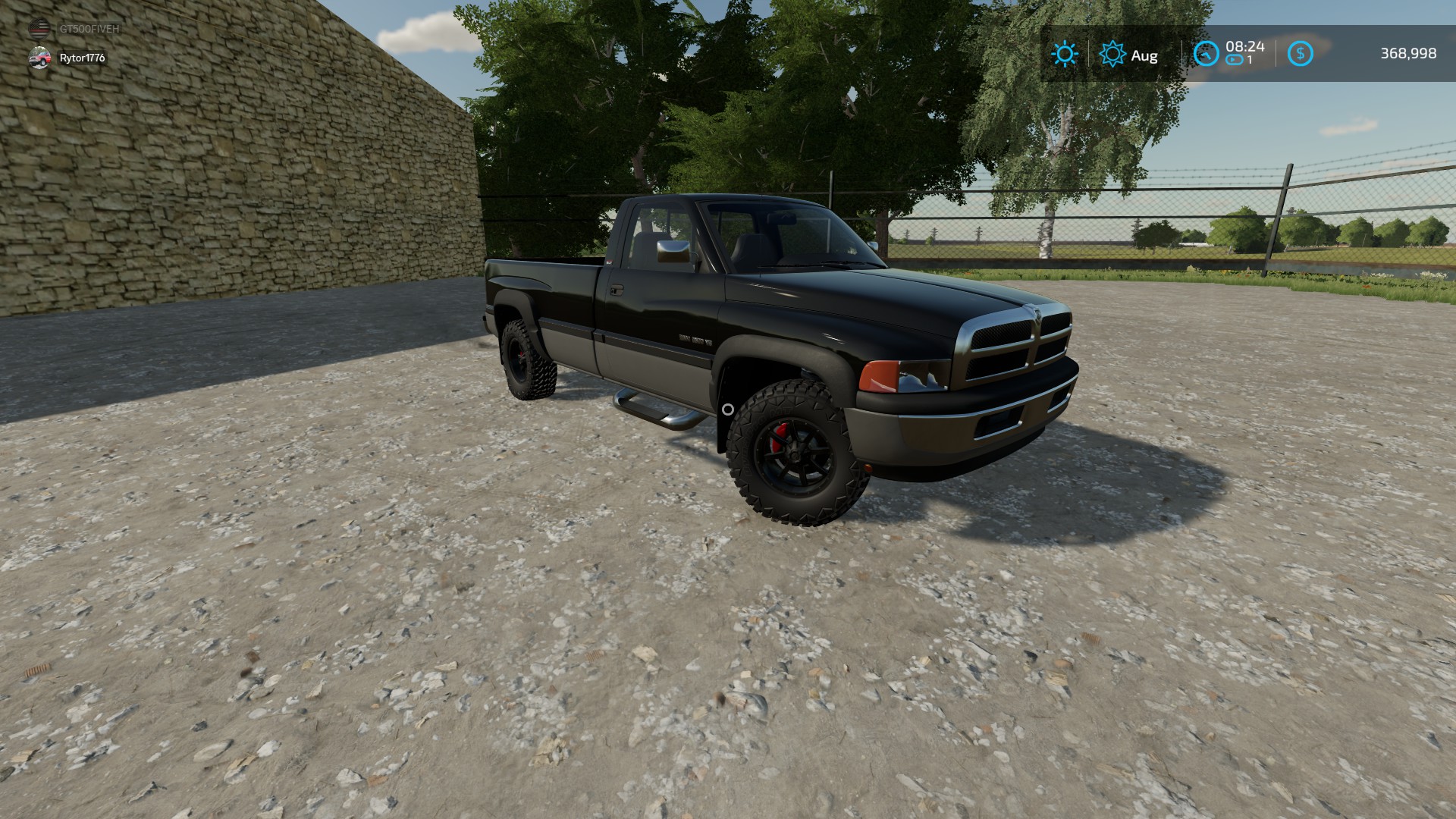Click the current weather sun icon
This screenshot has width=1456, height=819.
1065,54
